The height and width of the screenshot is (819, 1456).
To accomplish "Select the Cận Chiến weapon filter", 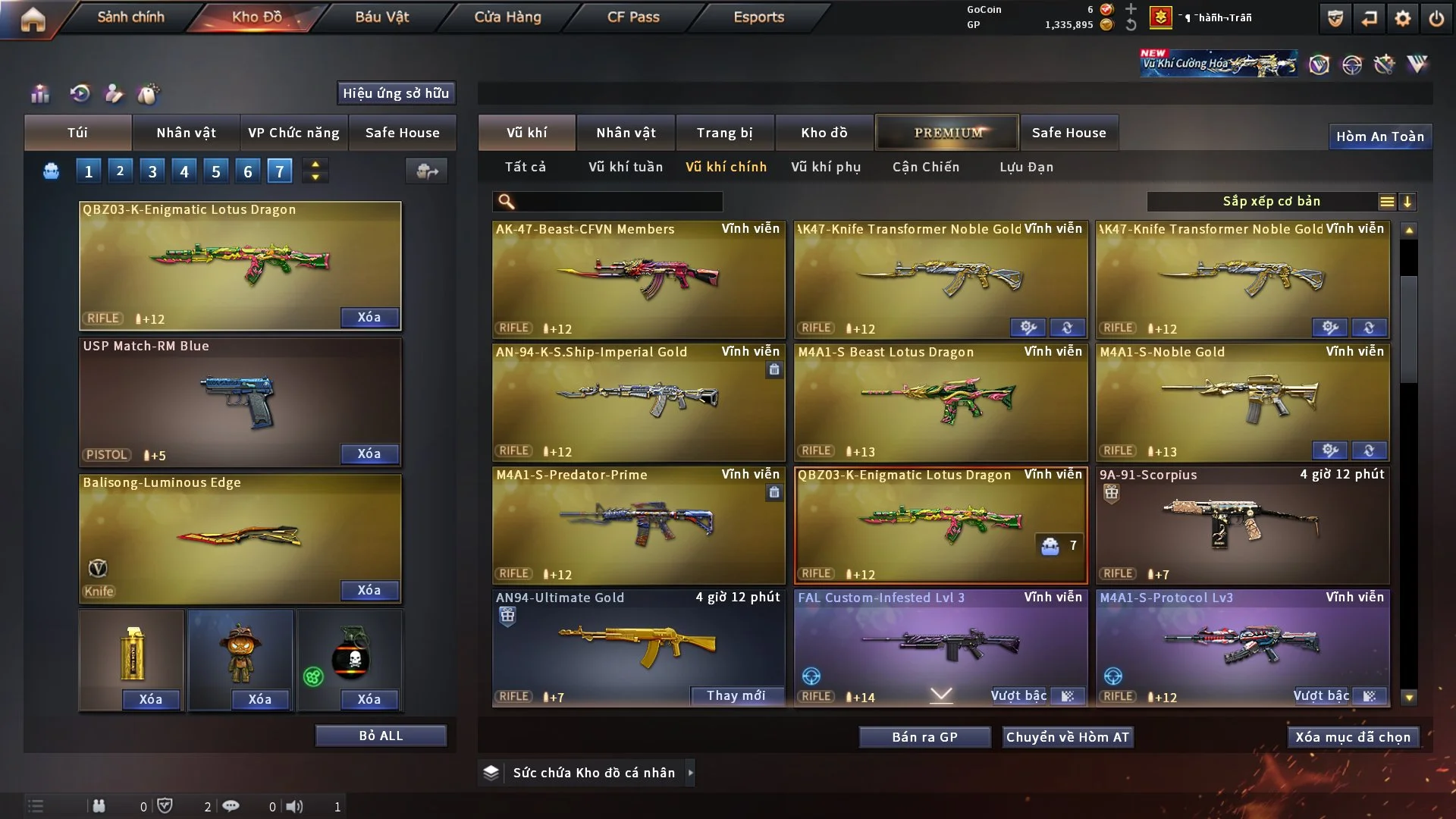I will point(925,167).
